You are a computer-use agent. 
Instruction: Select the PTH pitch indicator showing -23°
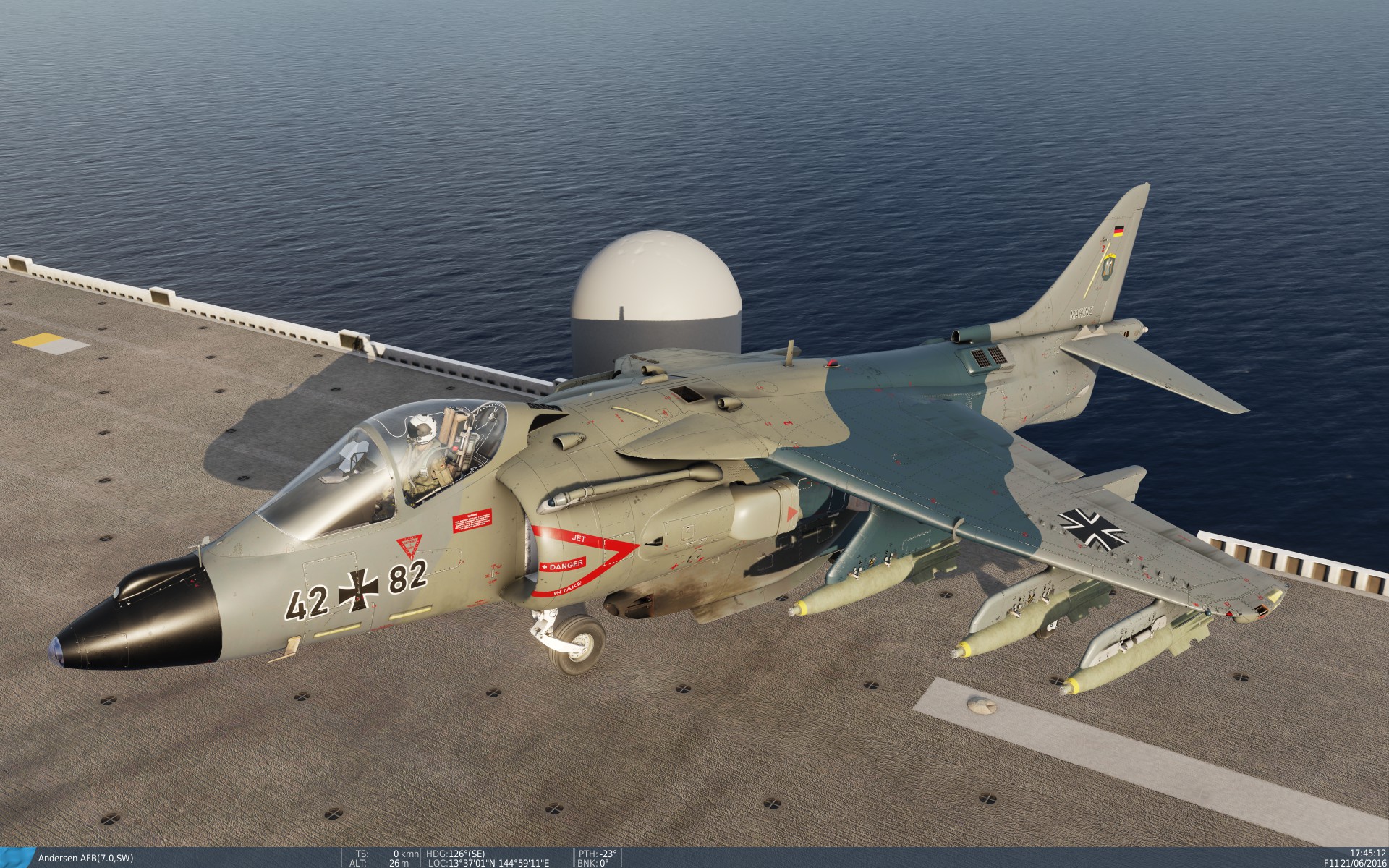click(x=599, y=852)
